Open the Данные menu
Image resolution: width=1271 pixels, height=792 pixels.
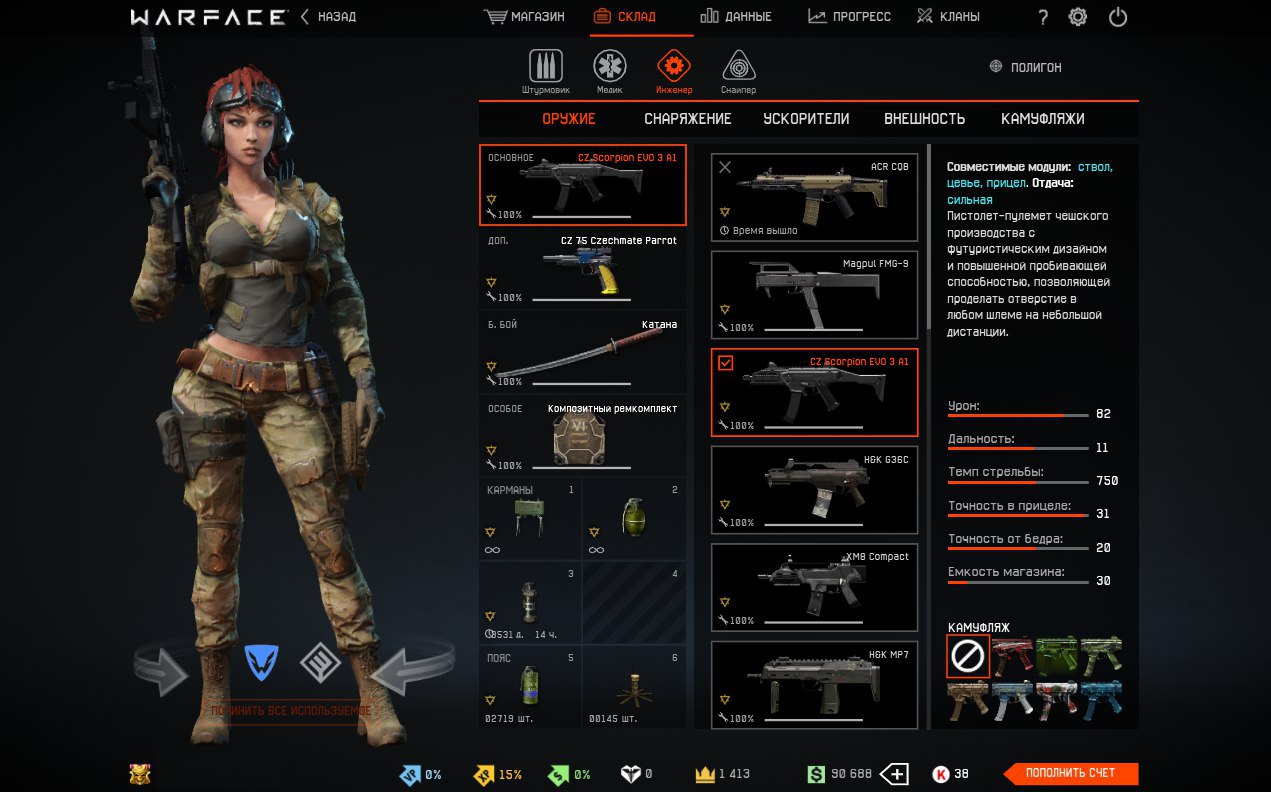(735, 17)
